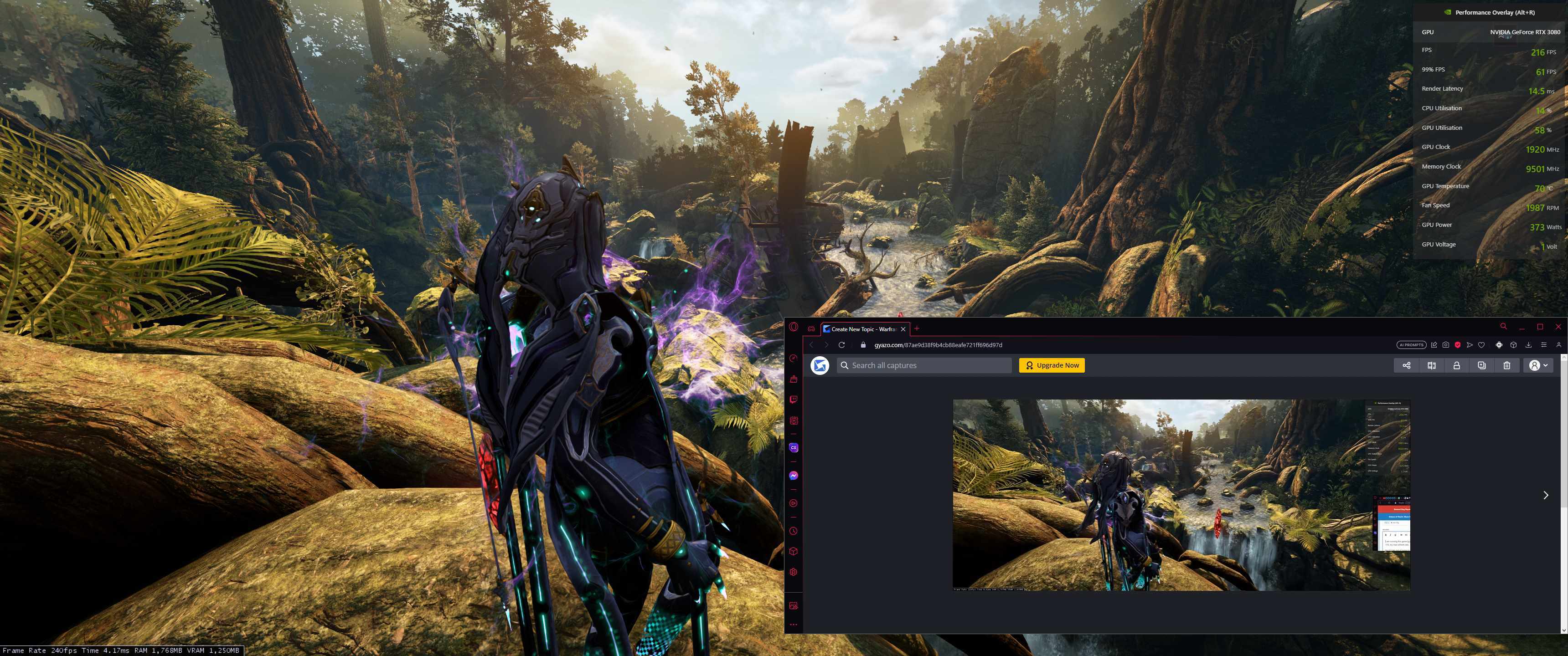
Task: Open sidebar Settings gear
Action: coord(793,572)
